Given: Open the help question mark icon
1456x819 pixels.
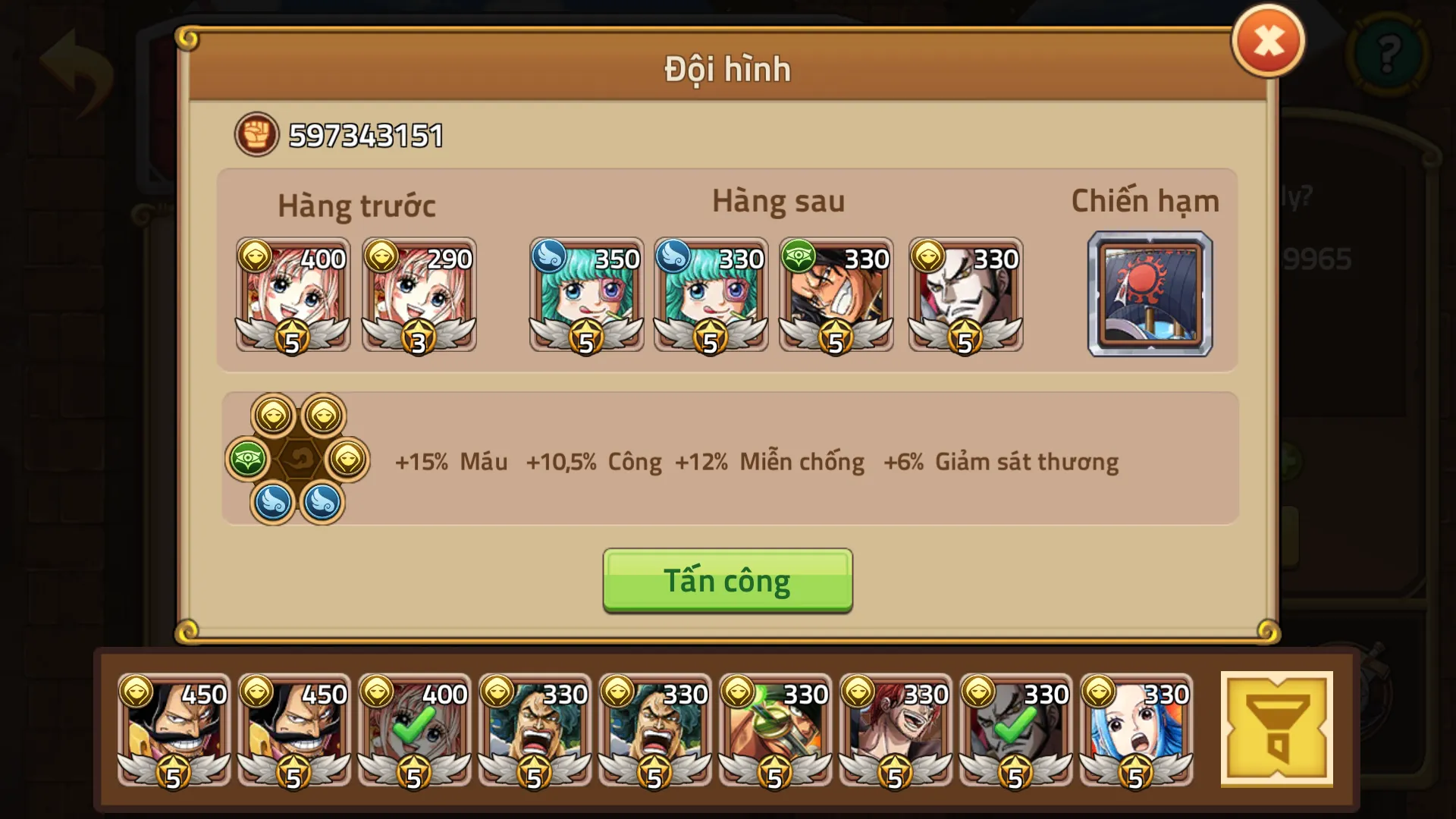Looking at the screenshot, I should (x=1390, y=54).
